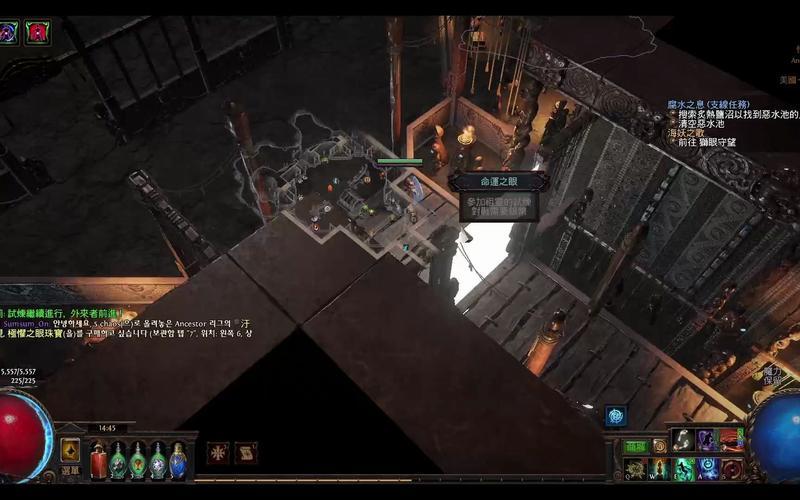Screen dimensions: 800x500
Task: Click the scroll icon button
Action: click(x=246, y=452)
